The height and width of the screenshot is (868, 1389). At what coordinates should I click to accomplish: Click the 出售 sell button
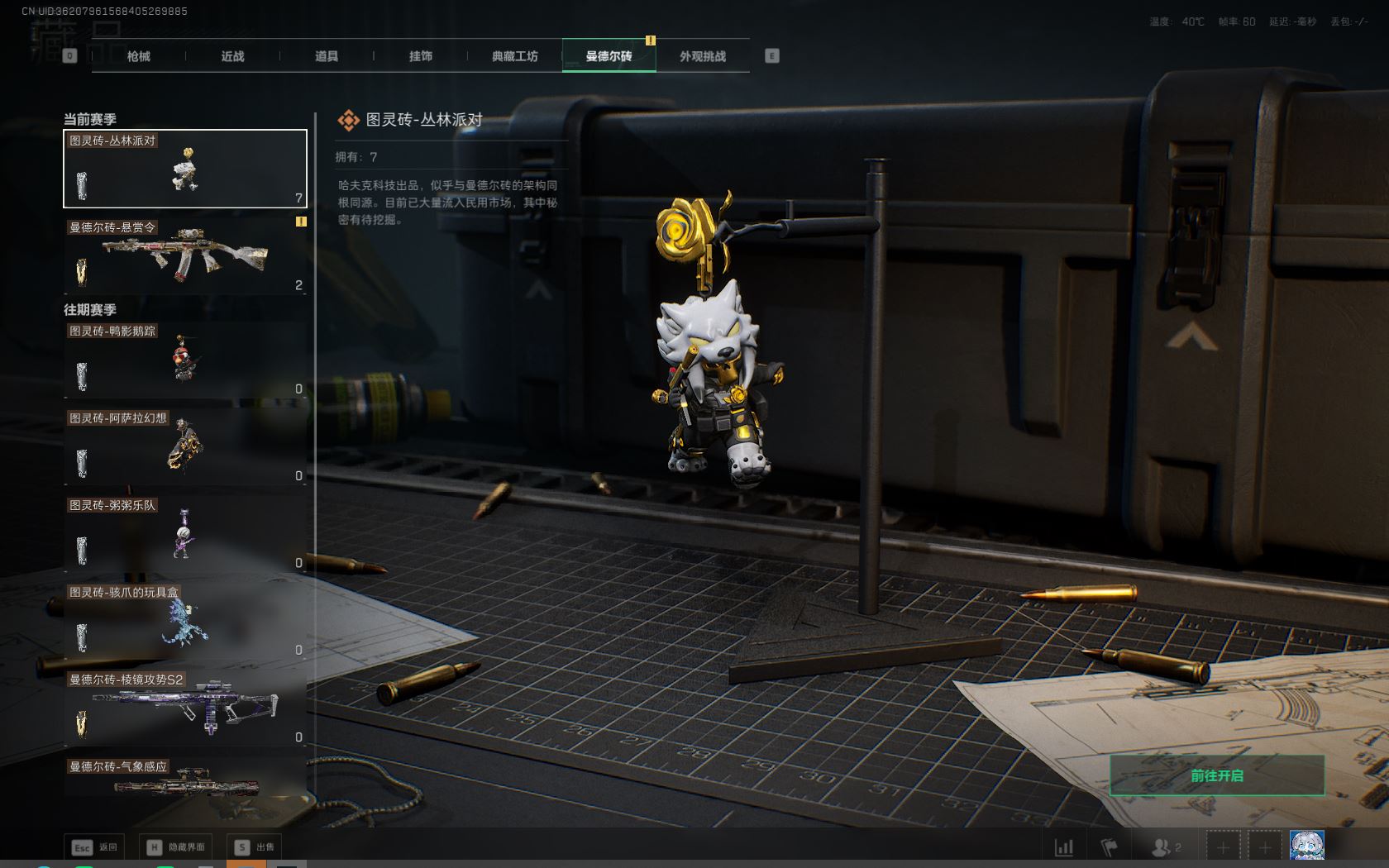pos(255,847)
